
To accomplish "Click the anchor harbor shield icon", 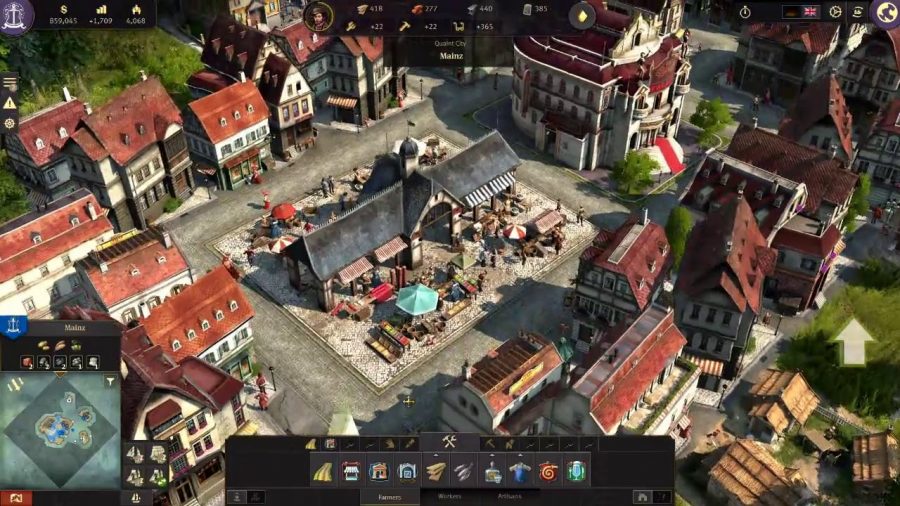I will coord(13,325).
